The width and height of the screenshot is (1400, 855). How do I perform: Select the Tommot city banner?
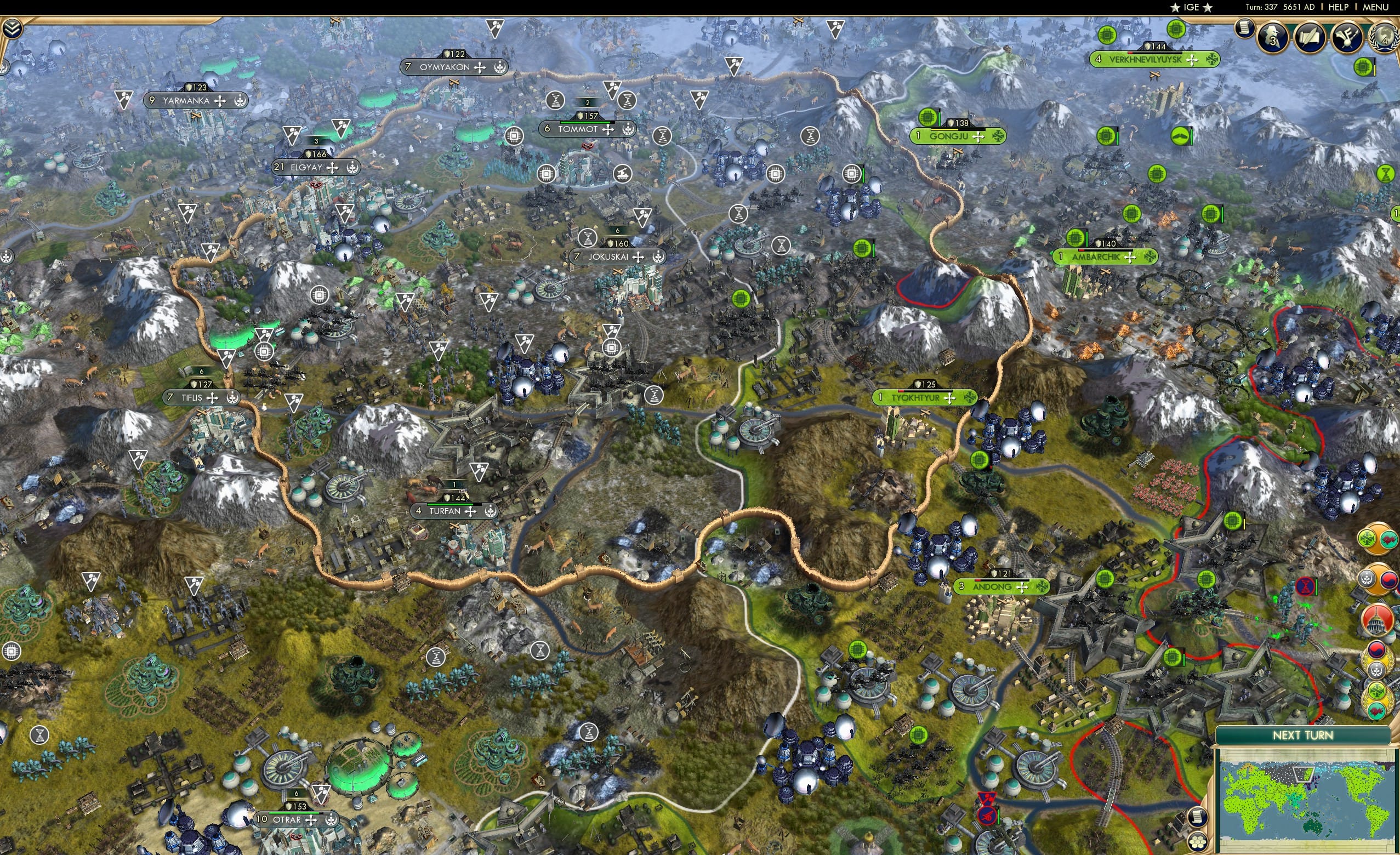579,129
